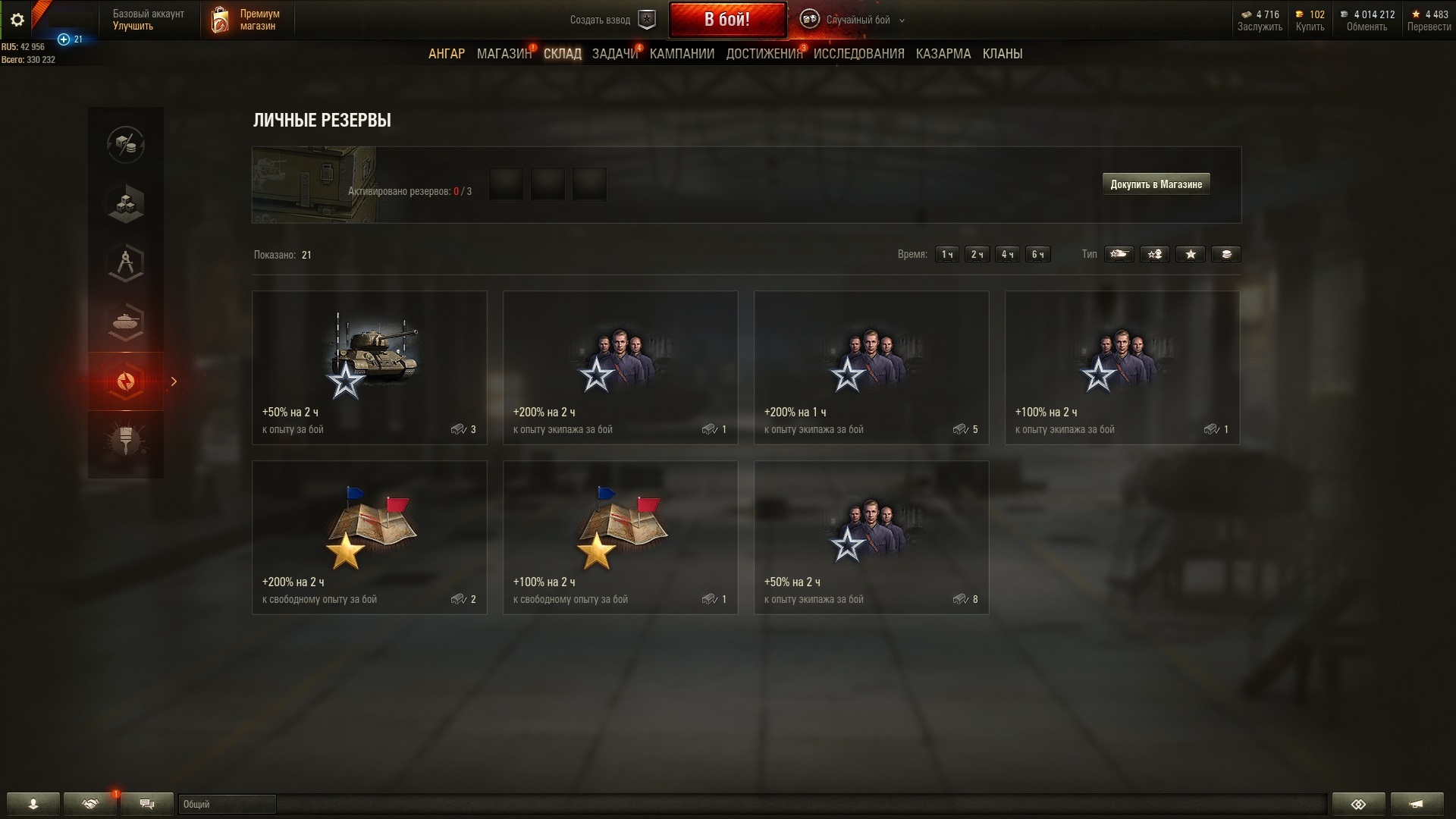The image size is (1456, 819).
Task: Filter reserves by 1 ч duration
Action: coord(946,255)
